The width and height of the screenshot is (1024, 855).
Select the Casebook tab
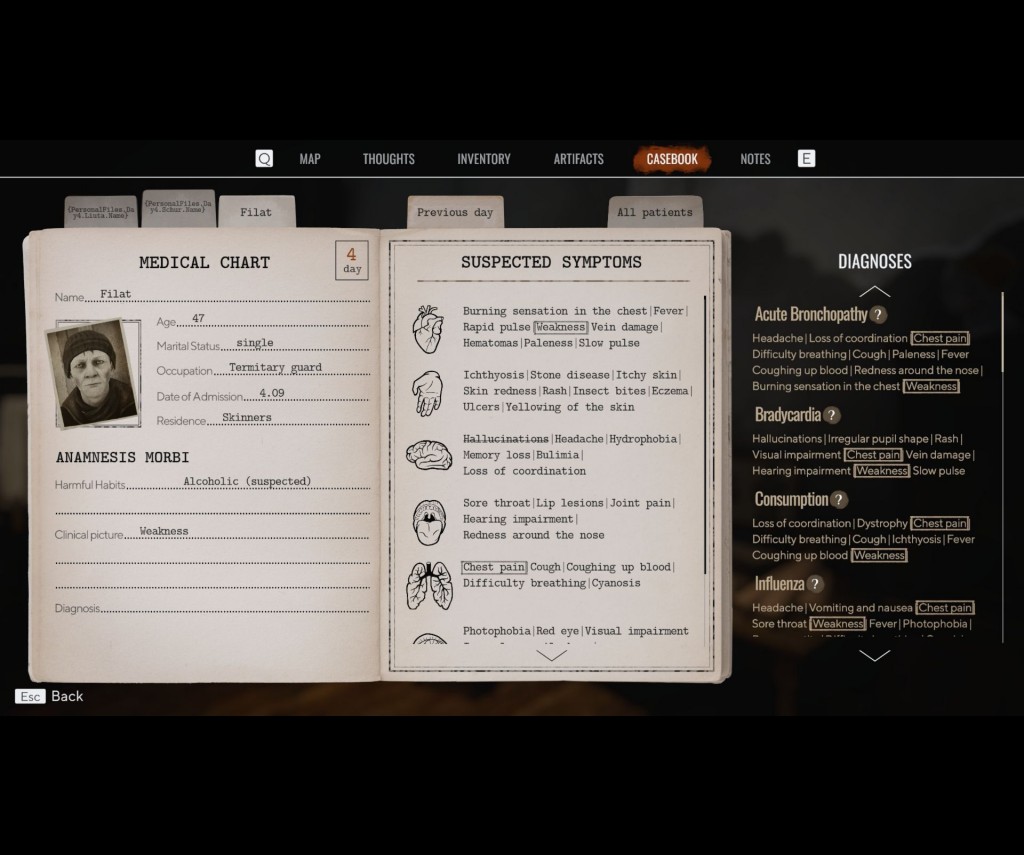pos(672,159)
